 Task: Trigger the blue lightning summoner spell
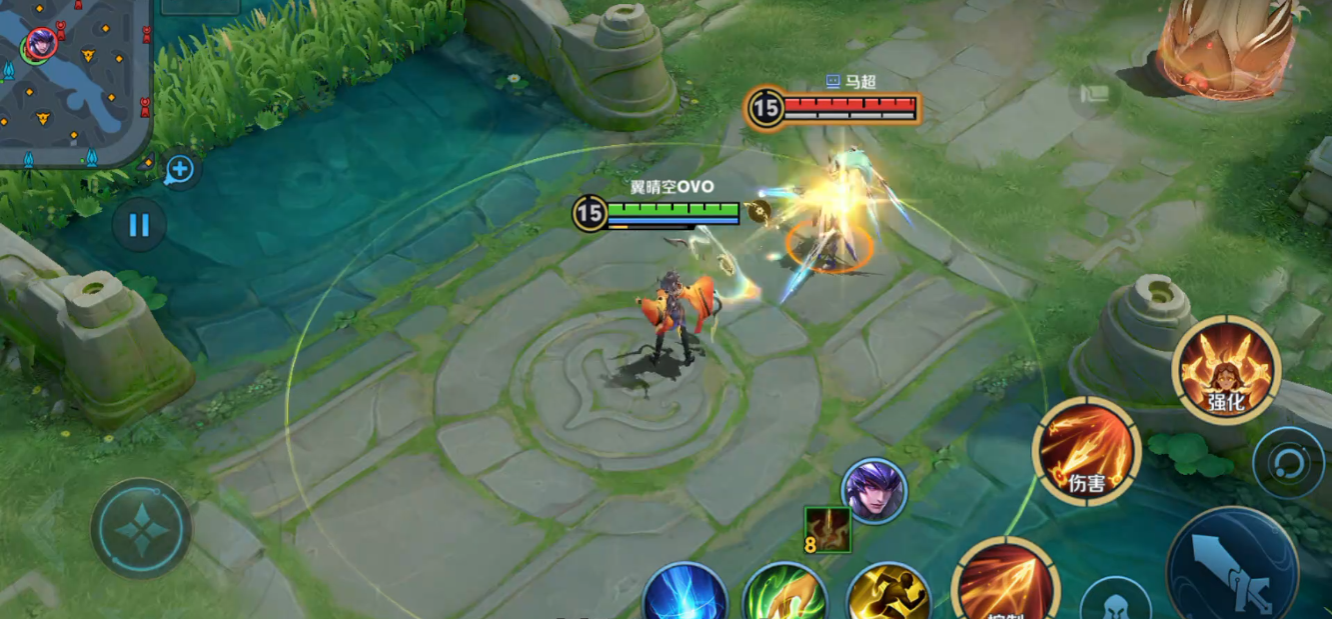click(x=686, y=595)
